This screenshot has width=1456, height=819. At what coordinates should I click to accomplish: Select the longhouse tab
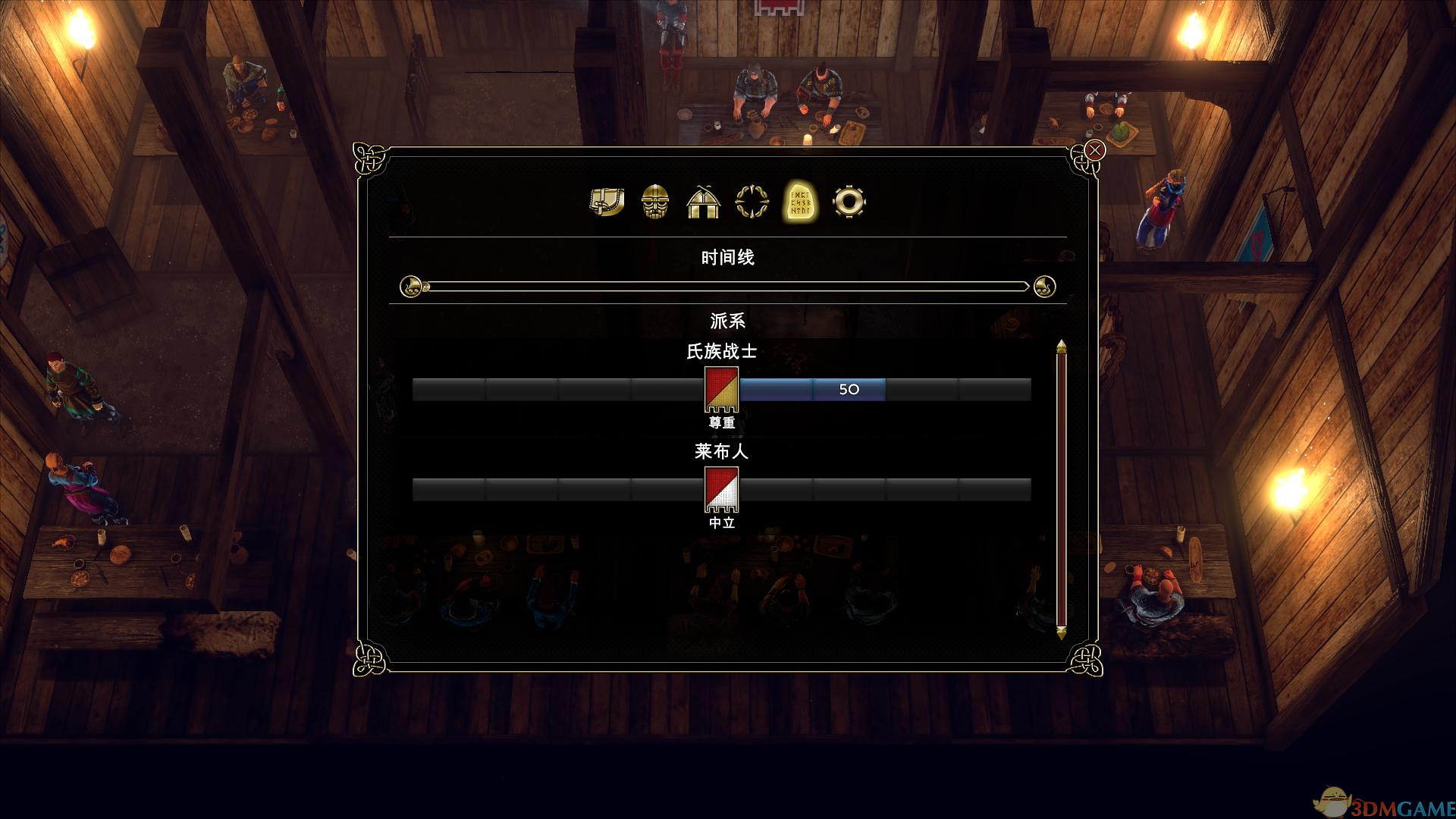pyautogui.click(x=703, y=202)
